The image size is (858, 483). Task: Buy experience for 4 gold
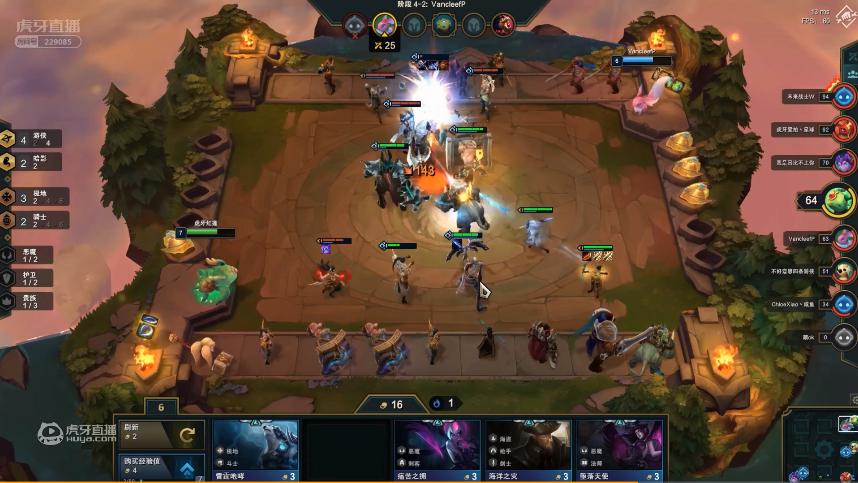point(160,465)
